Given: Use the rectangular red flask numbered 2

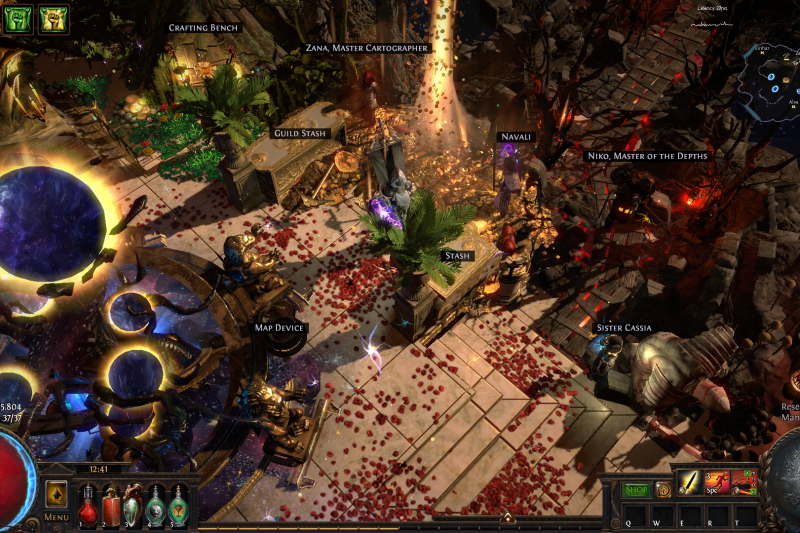Looking at the screenshot, I should pyautogui.click(x=110, y=505).
